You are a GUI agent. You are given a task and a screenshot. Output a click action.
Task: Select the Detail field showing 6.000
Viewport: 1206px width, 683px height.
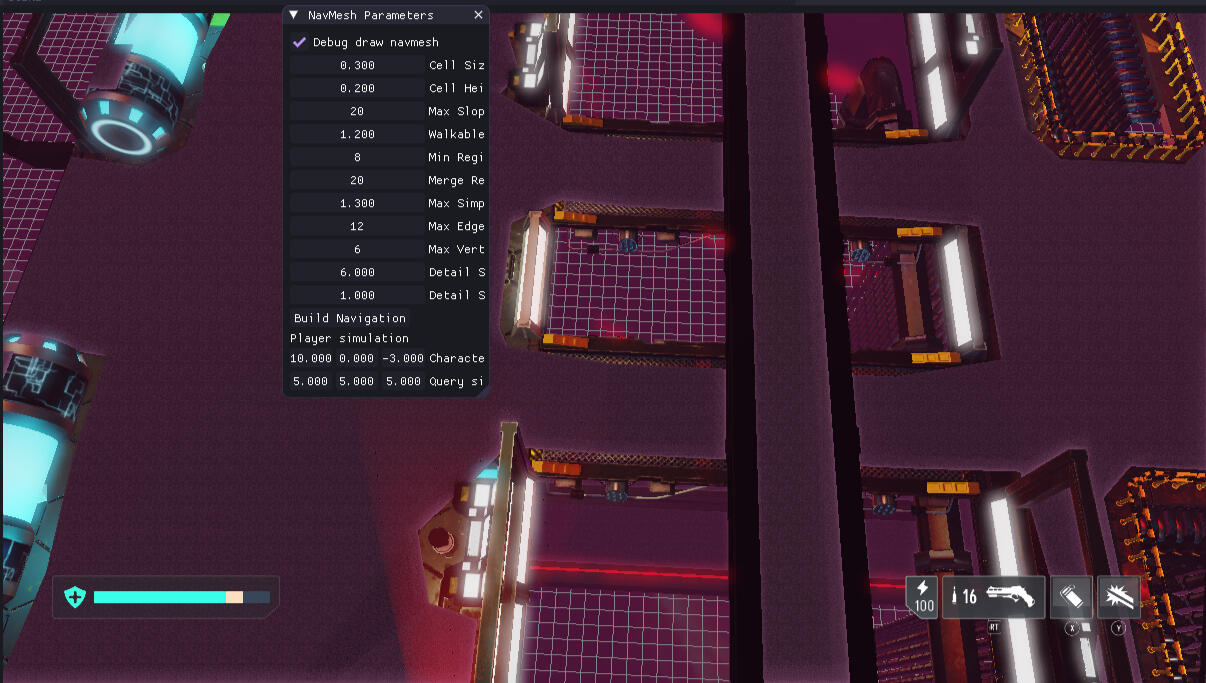[357, 272]
